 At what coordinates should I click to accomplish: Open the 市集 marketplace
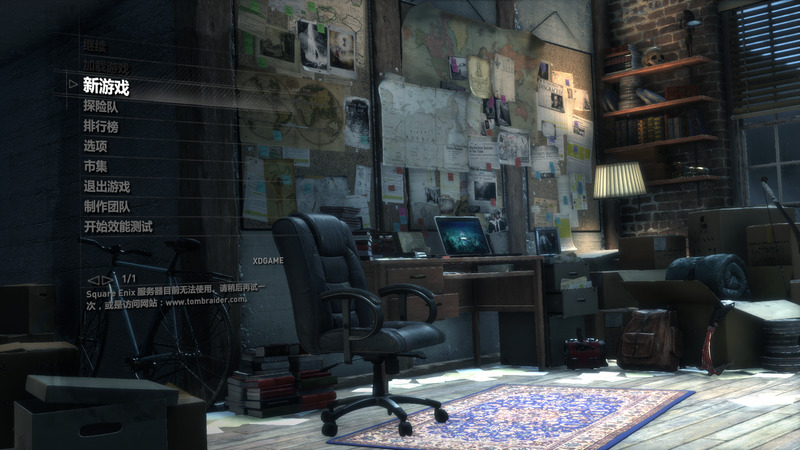95,166
